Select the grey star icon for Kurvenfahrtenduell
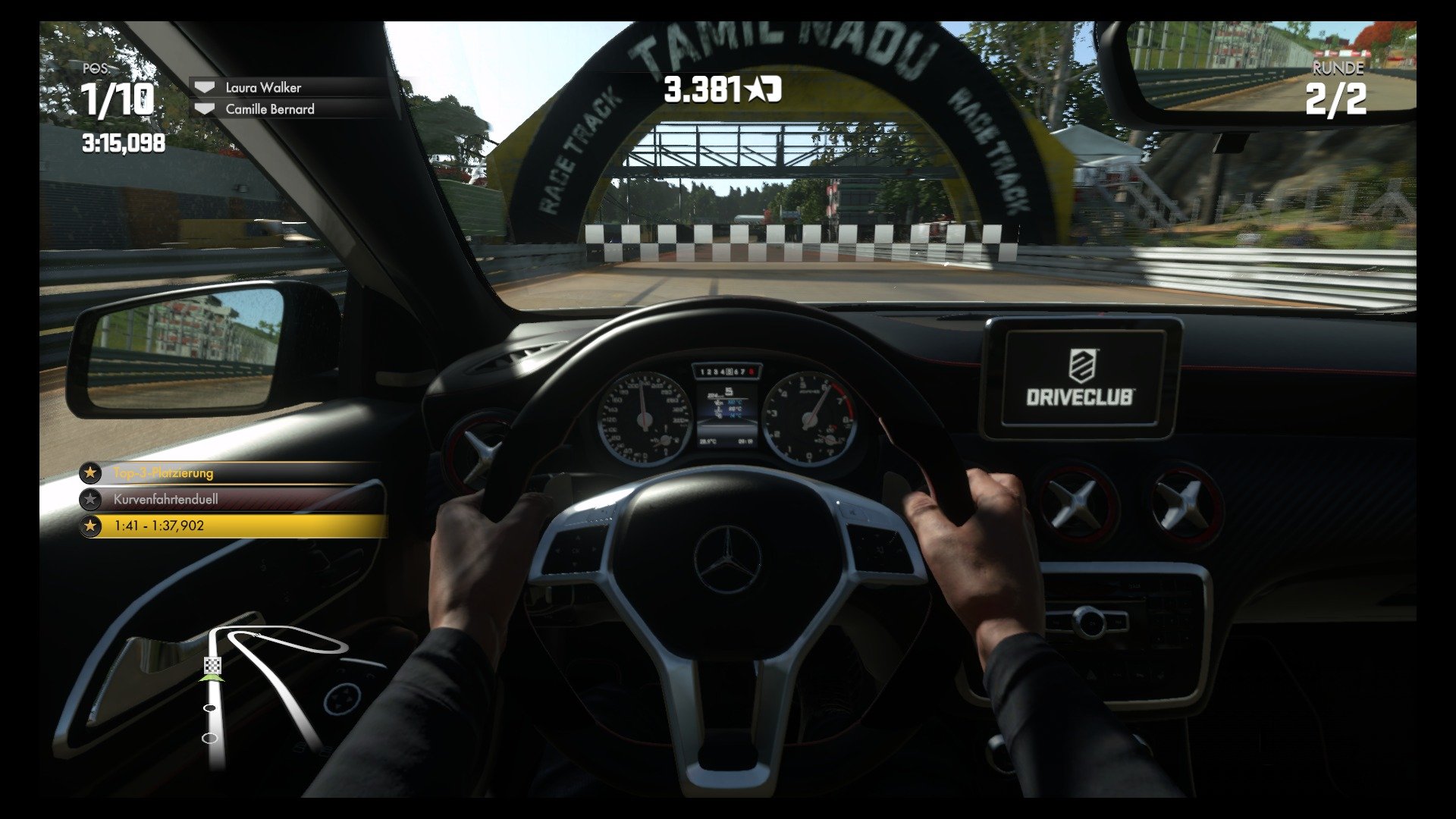Image resolution: width=1456 pixels, height=819 pixels. pyautogui.click(x=91, y=498)
